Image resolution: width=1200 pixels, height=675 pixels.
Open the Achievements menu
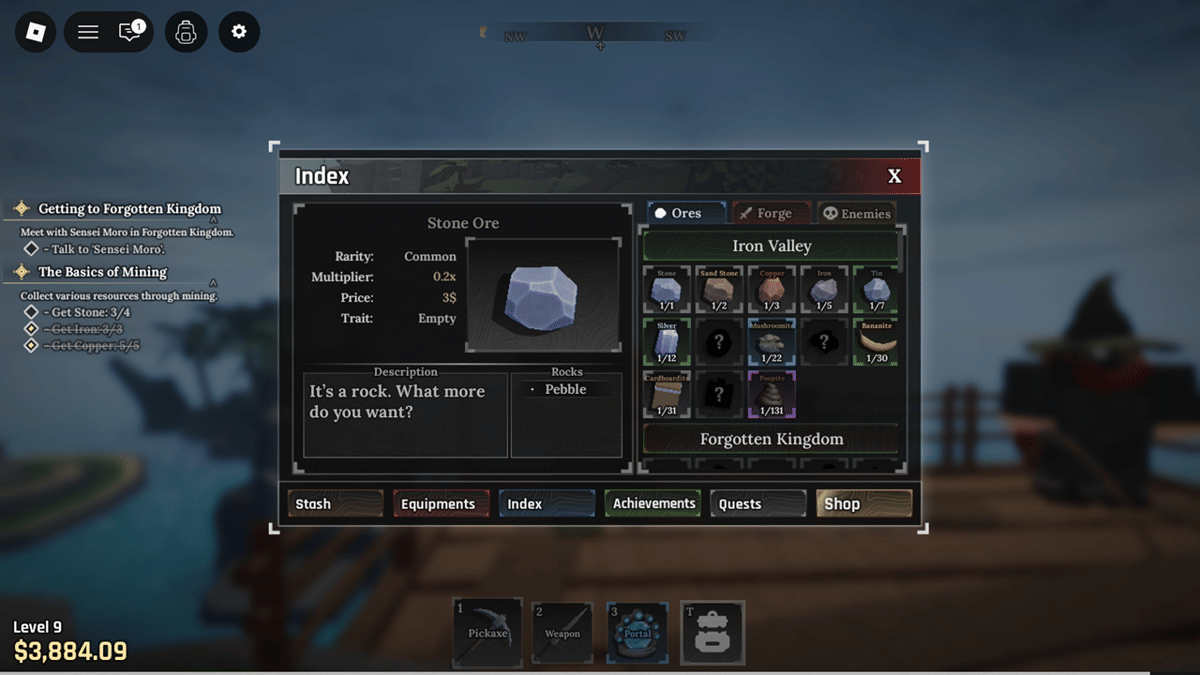(x=652, y=504)
